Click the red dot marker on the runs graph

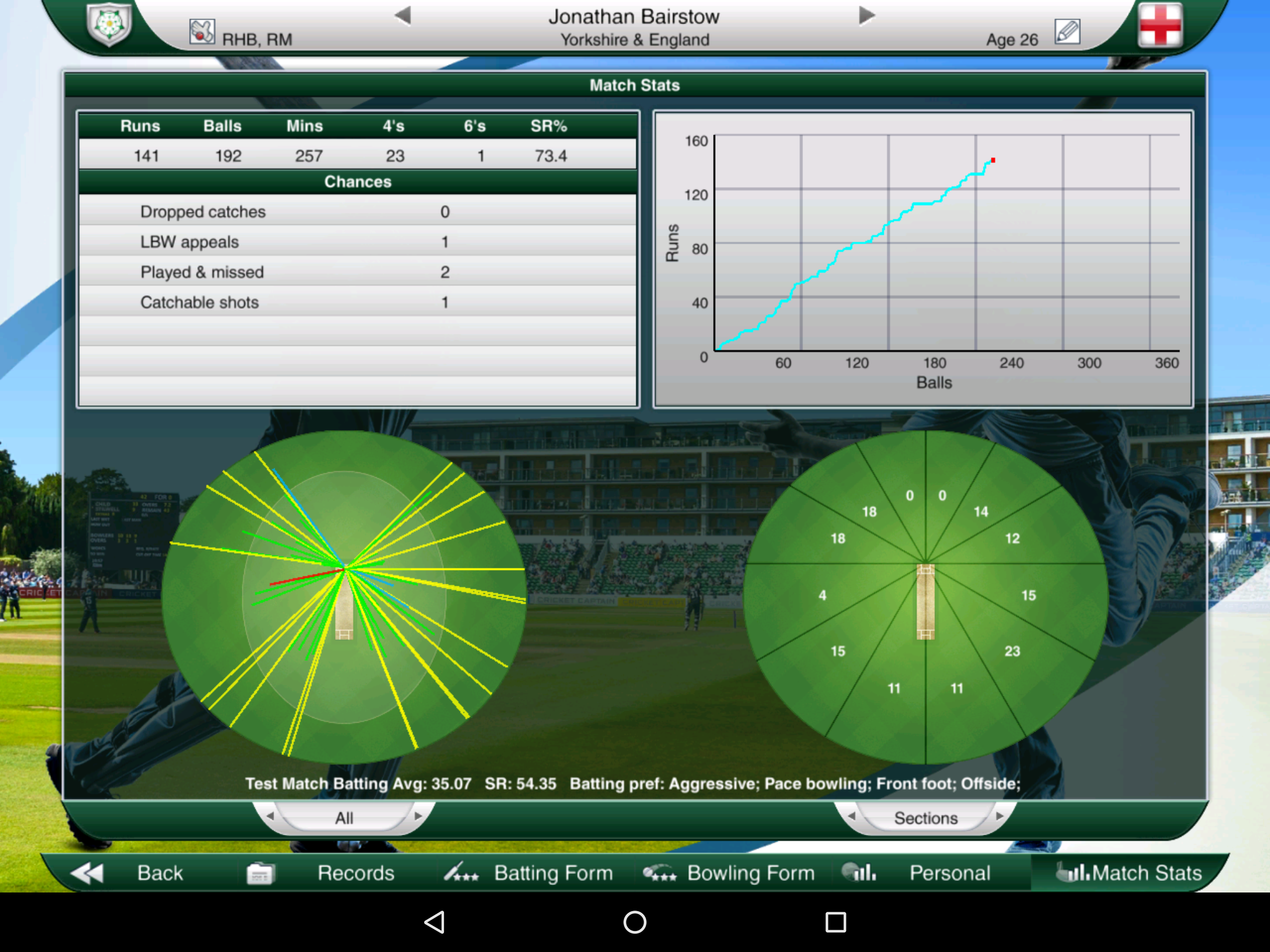pos(993,160)
